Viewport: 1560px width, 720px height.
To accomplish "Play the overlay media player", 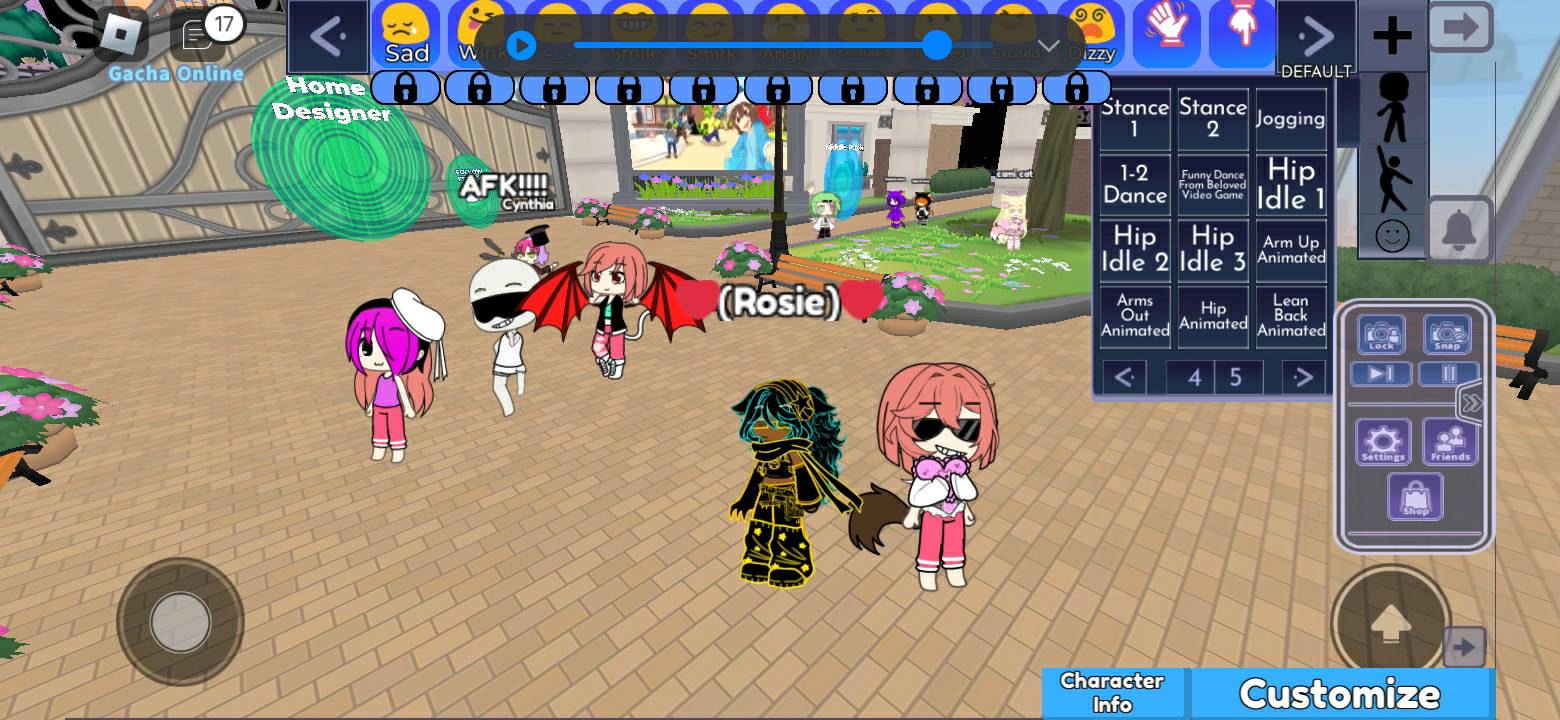I will pyautogui.click(x=521, y=45).
